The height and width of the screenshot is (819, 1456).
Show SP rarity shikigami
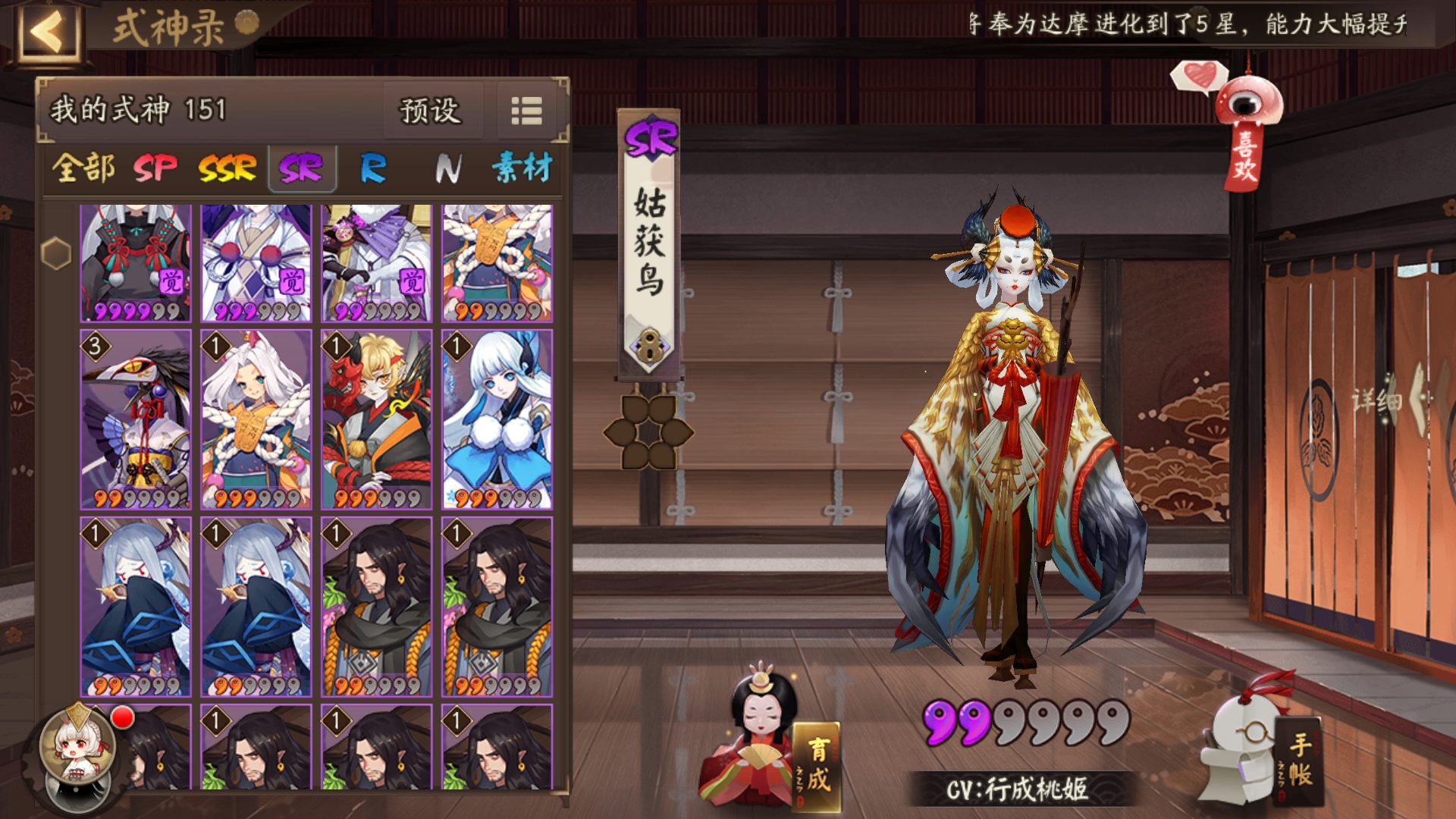tap(155, 168)
